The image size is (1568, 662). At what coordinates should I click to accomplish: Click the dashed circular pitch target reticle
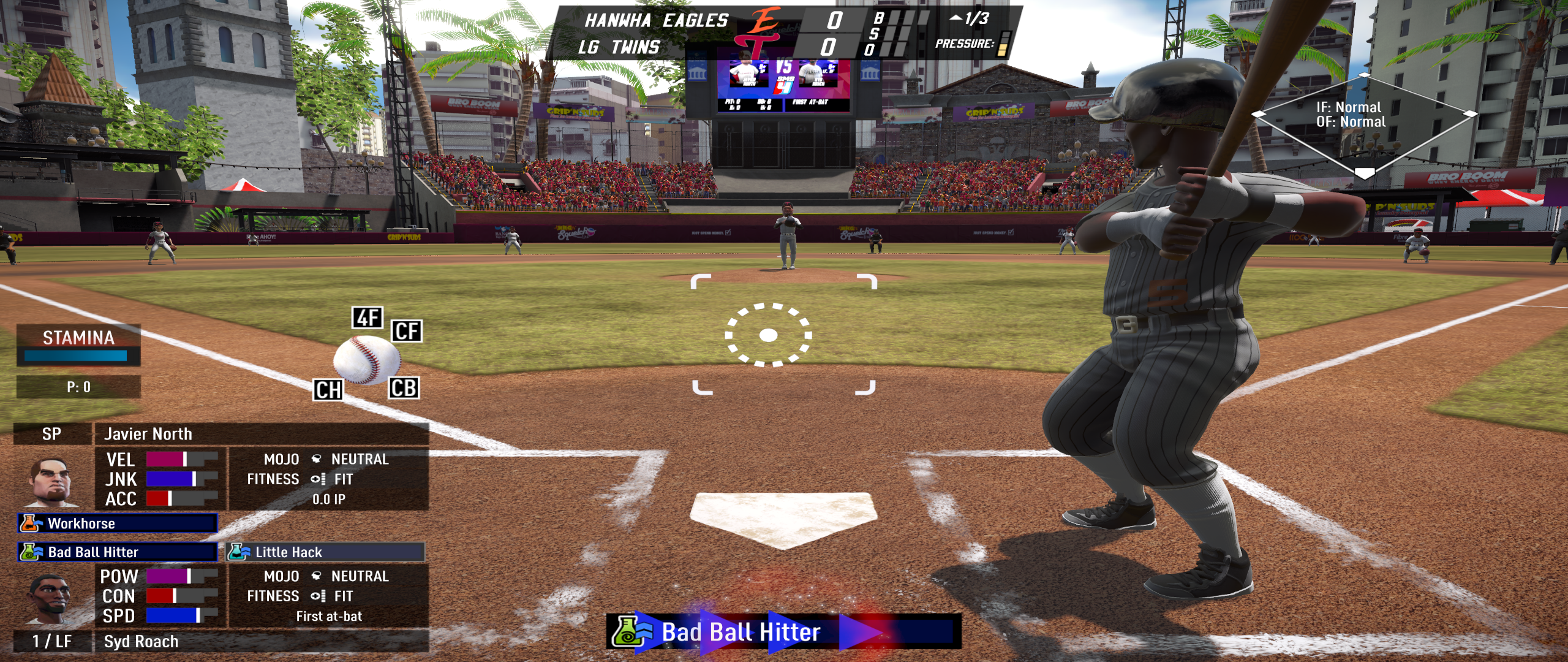coord(768,335)
